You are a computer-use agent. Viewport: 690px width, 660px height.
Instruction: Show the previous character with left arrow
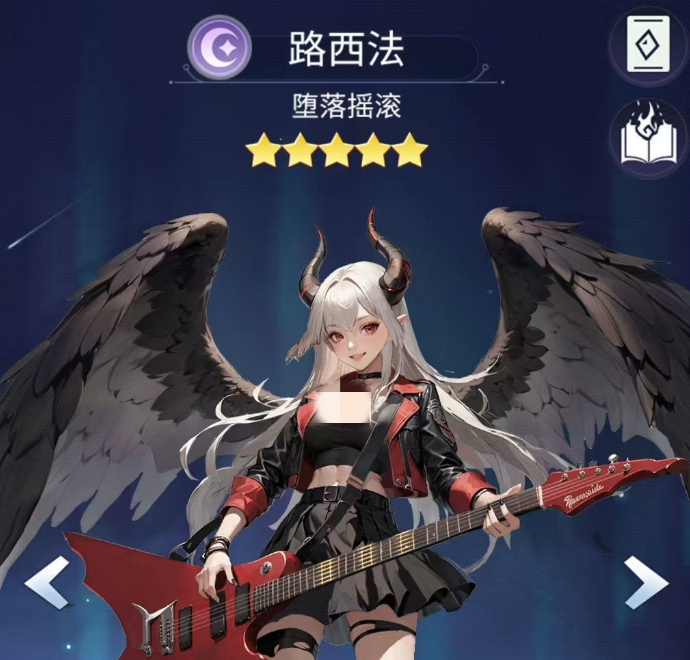pyautogui.click(x=47, y=581)
